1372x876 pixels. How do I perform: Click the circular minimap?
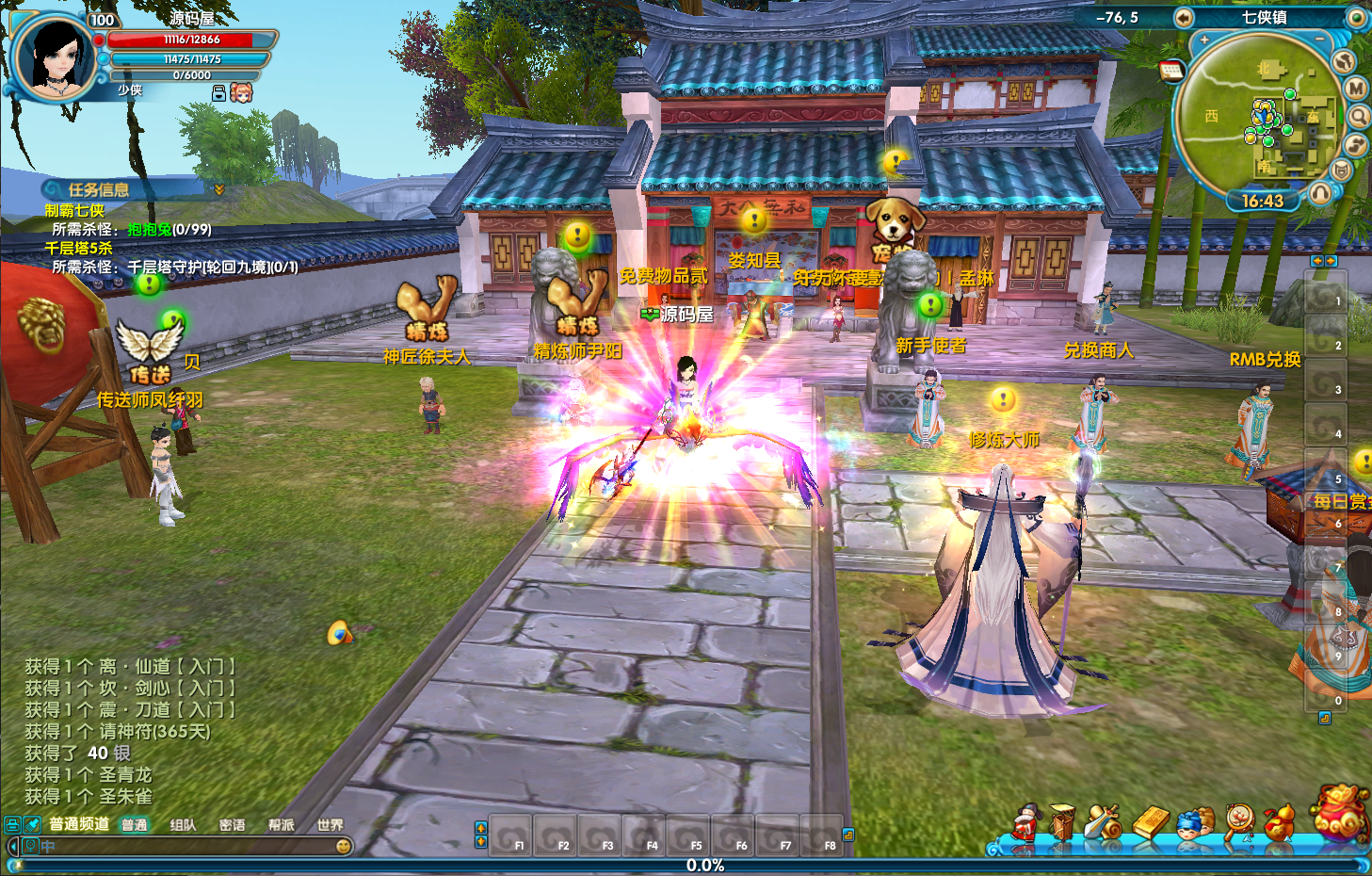coord(1257,118)
